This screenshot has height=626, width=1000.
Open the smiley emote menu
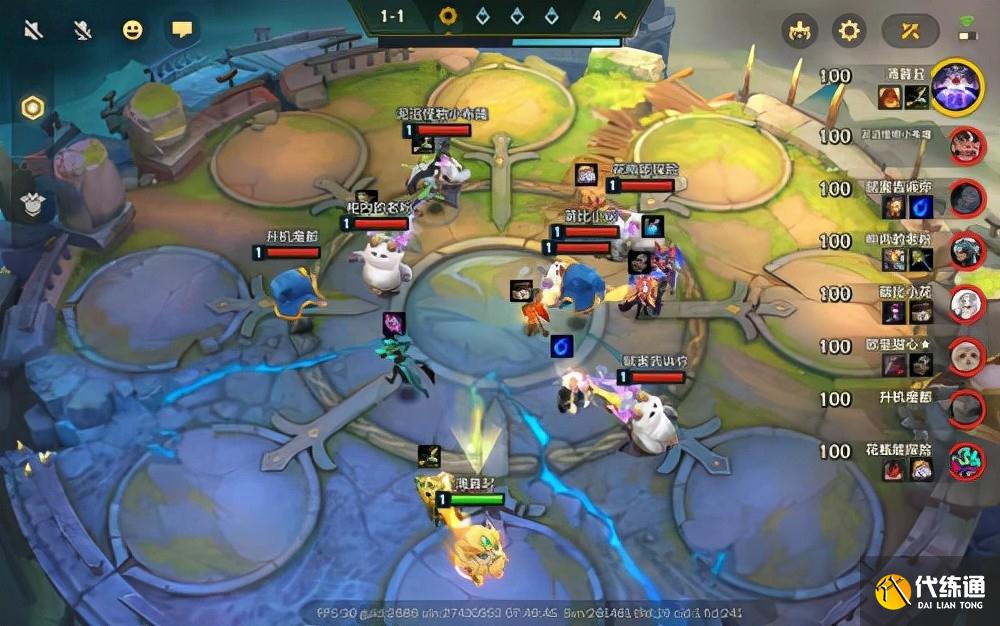tap(132, 30)
